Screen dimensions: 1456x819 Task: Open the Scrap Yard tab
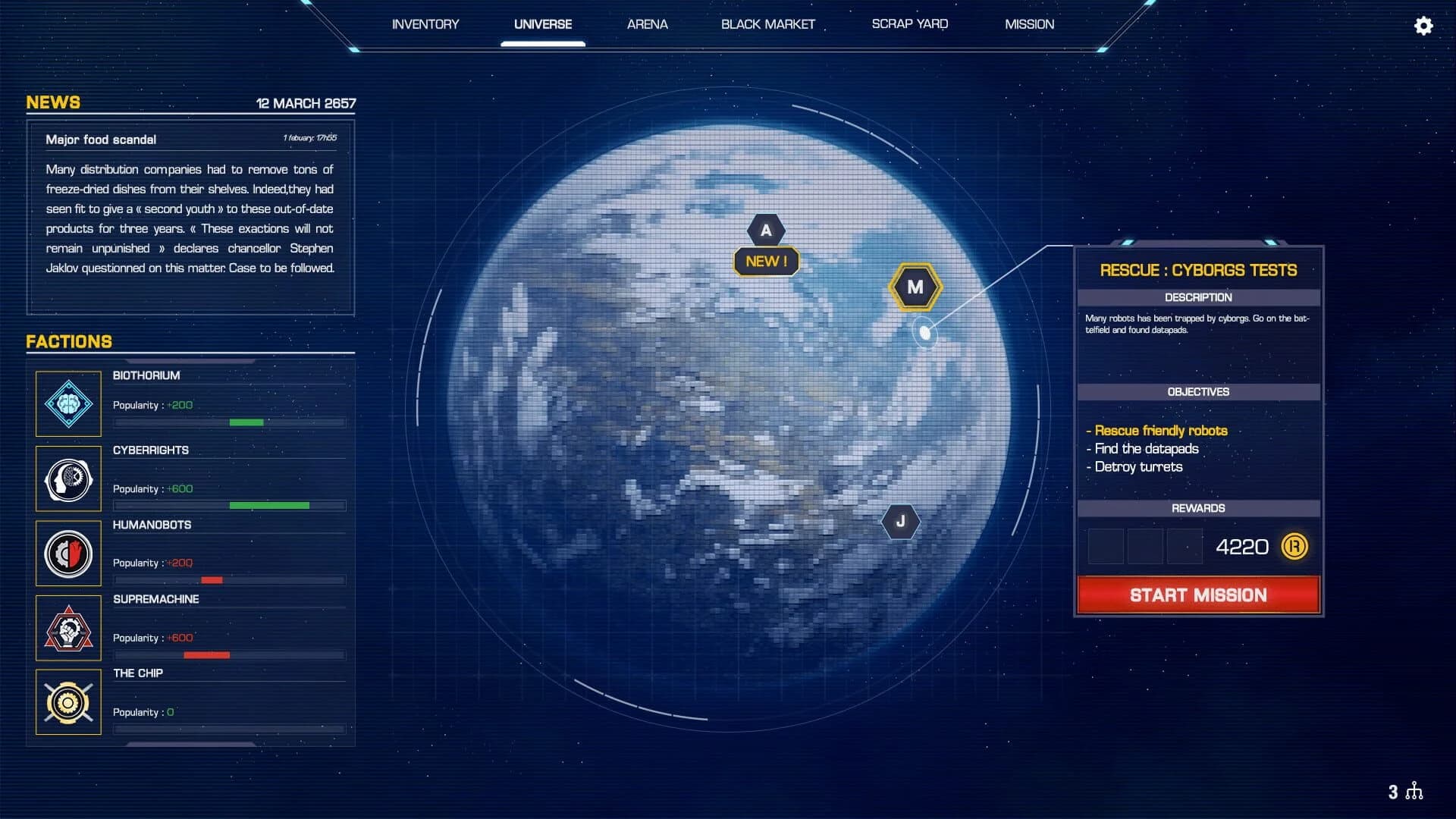pyautogui.click(x=909, y=24)
